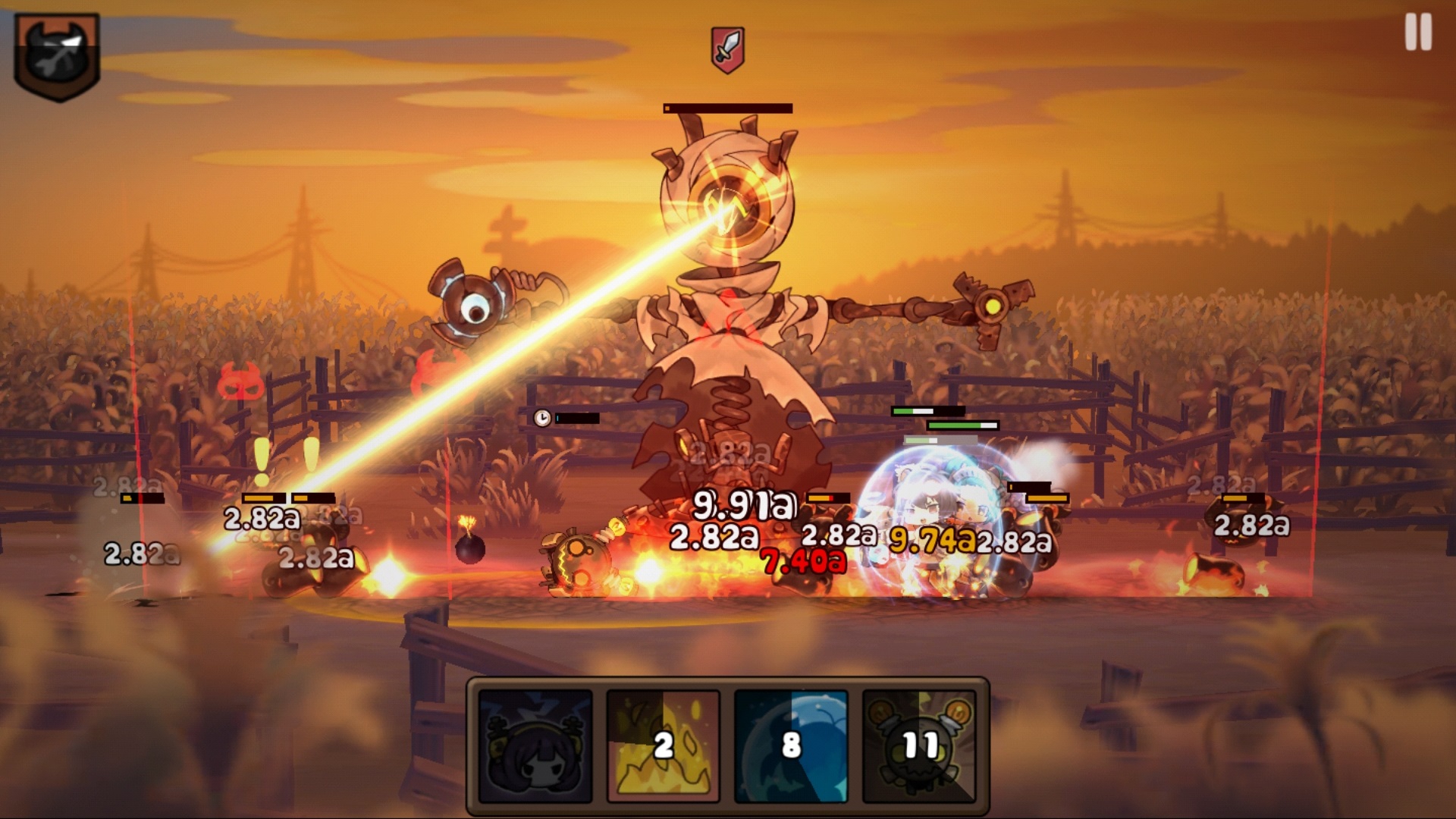Pause the game
Viewport: 1456px width, 819px height.
point(1418,33)
